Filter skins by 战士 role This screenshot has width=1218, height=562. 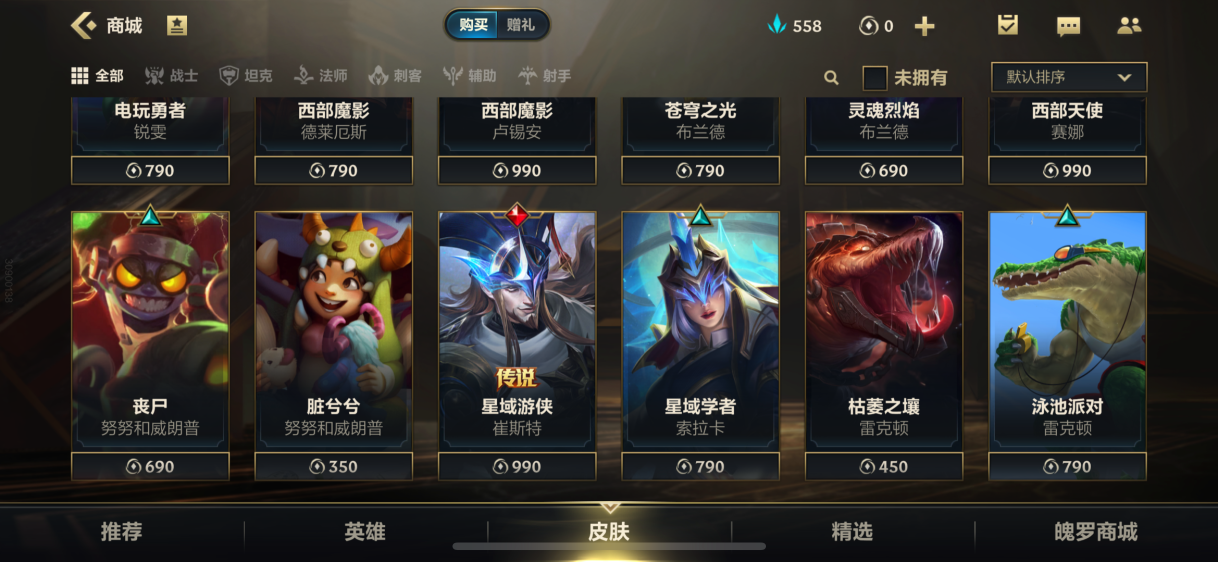(x=171, y=76)
